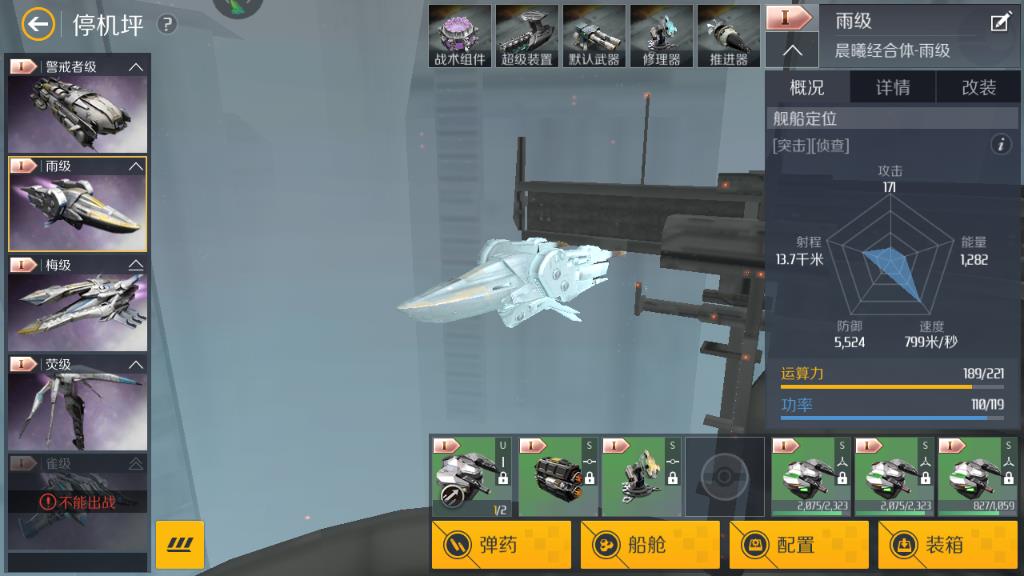
Task: Switch to the 改装 tab
Action: (x=979, y=88)
